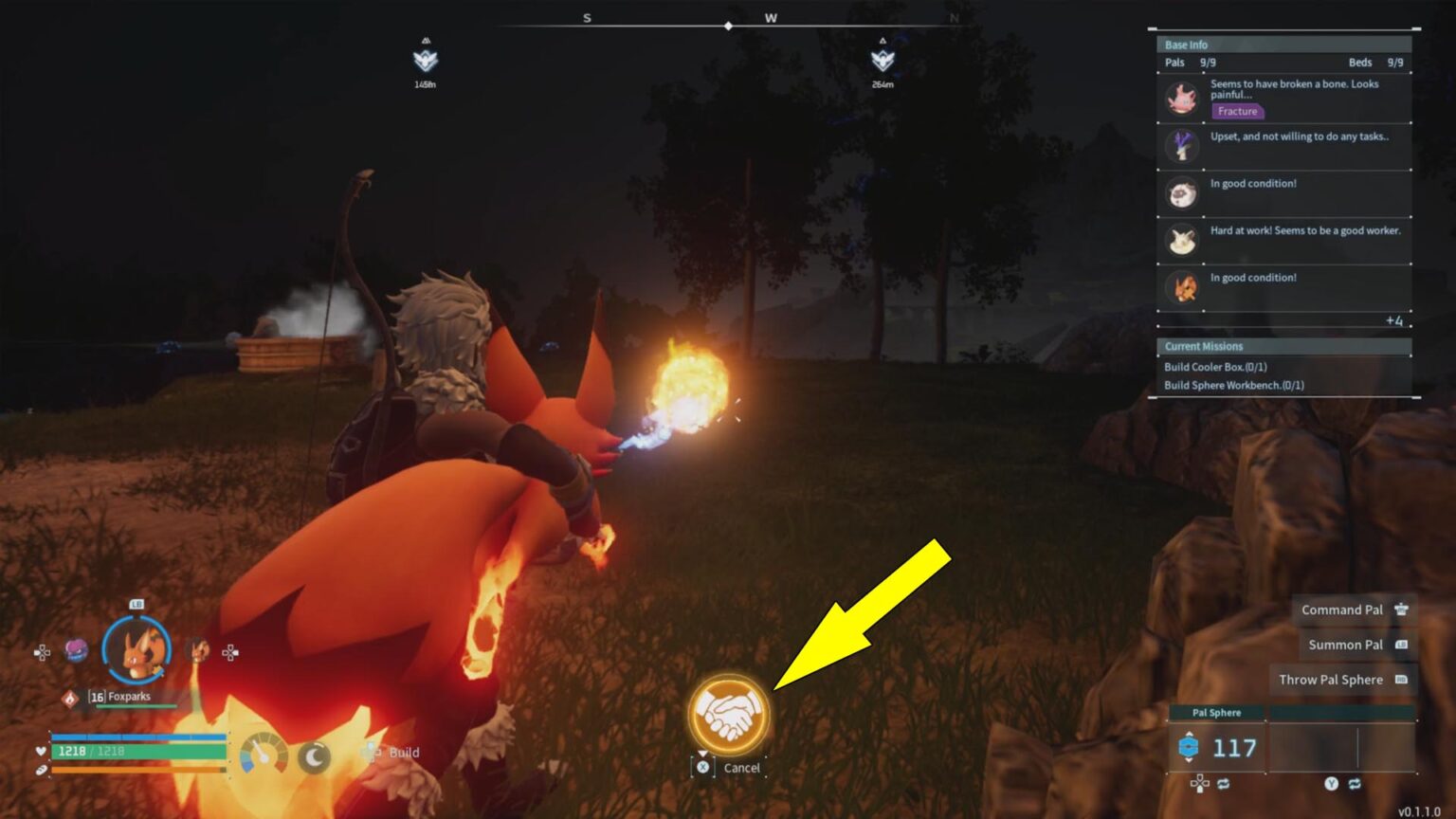Click the Command Pal button
The height and width of the screenshot is (819, 1456).
tap(1340, 610)
